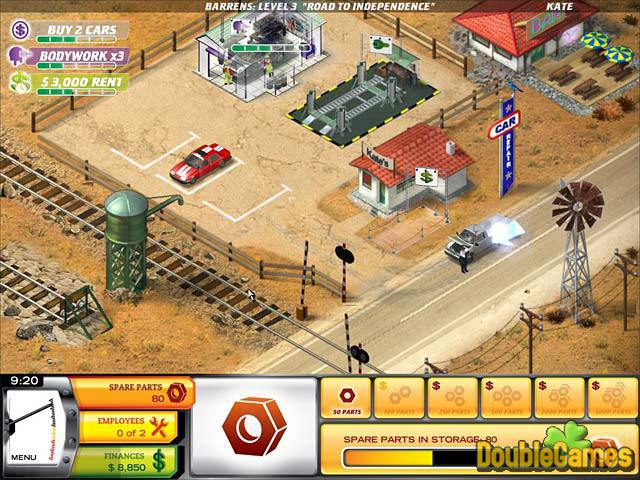Viewport: 640px width, 480px height.
Task: Click the large spare parts nut icon
Action: 253,425
